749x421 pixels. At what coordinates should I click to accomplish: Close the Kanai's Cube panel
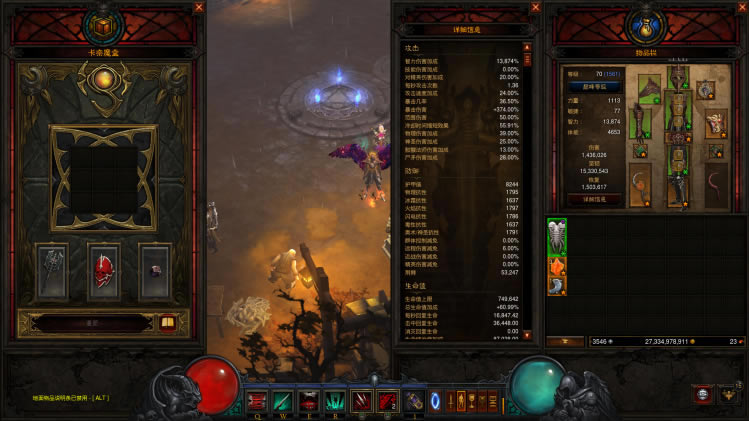[199, 7]
